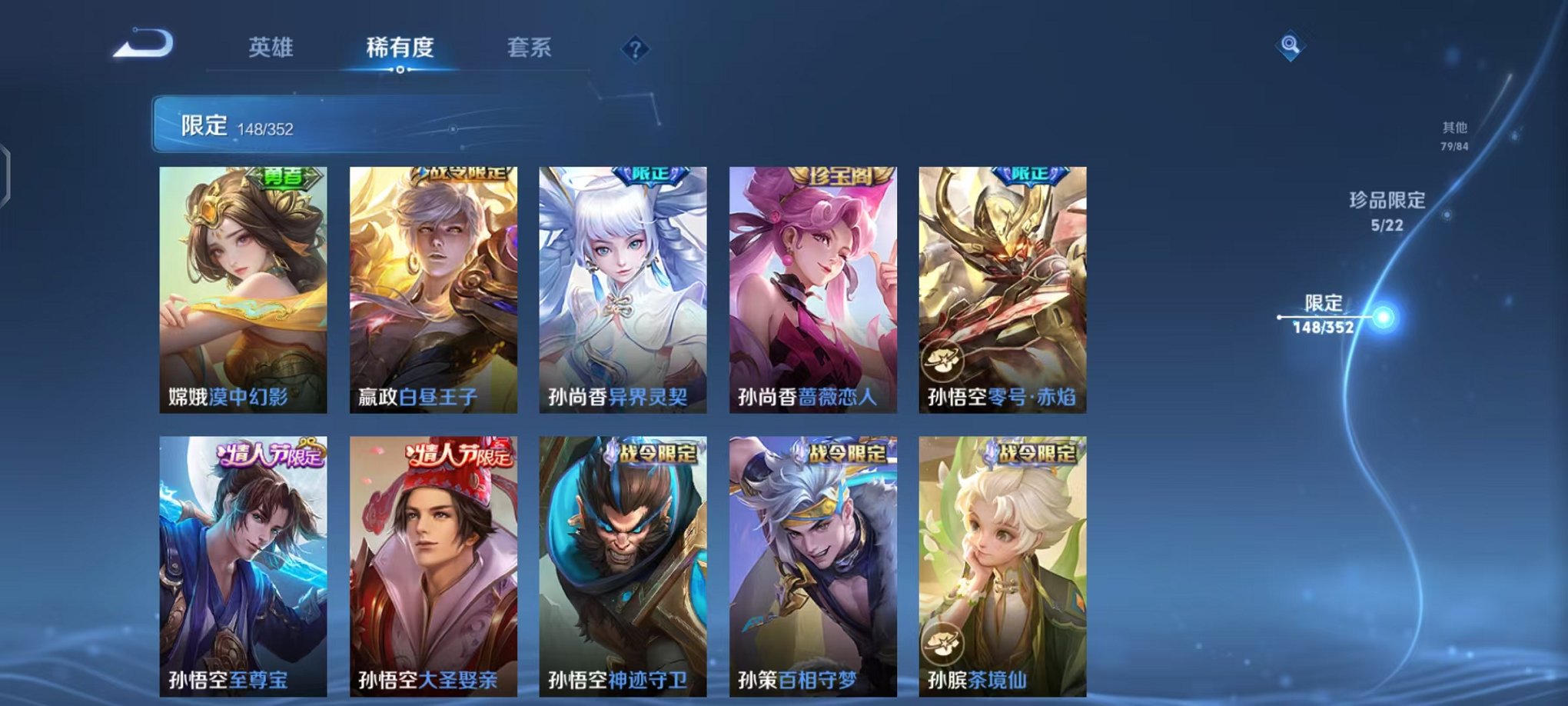Switch to the 套系 tab
1568x706 pixels.
pos(534,48)
